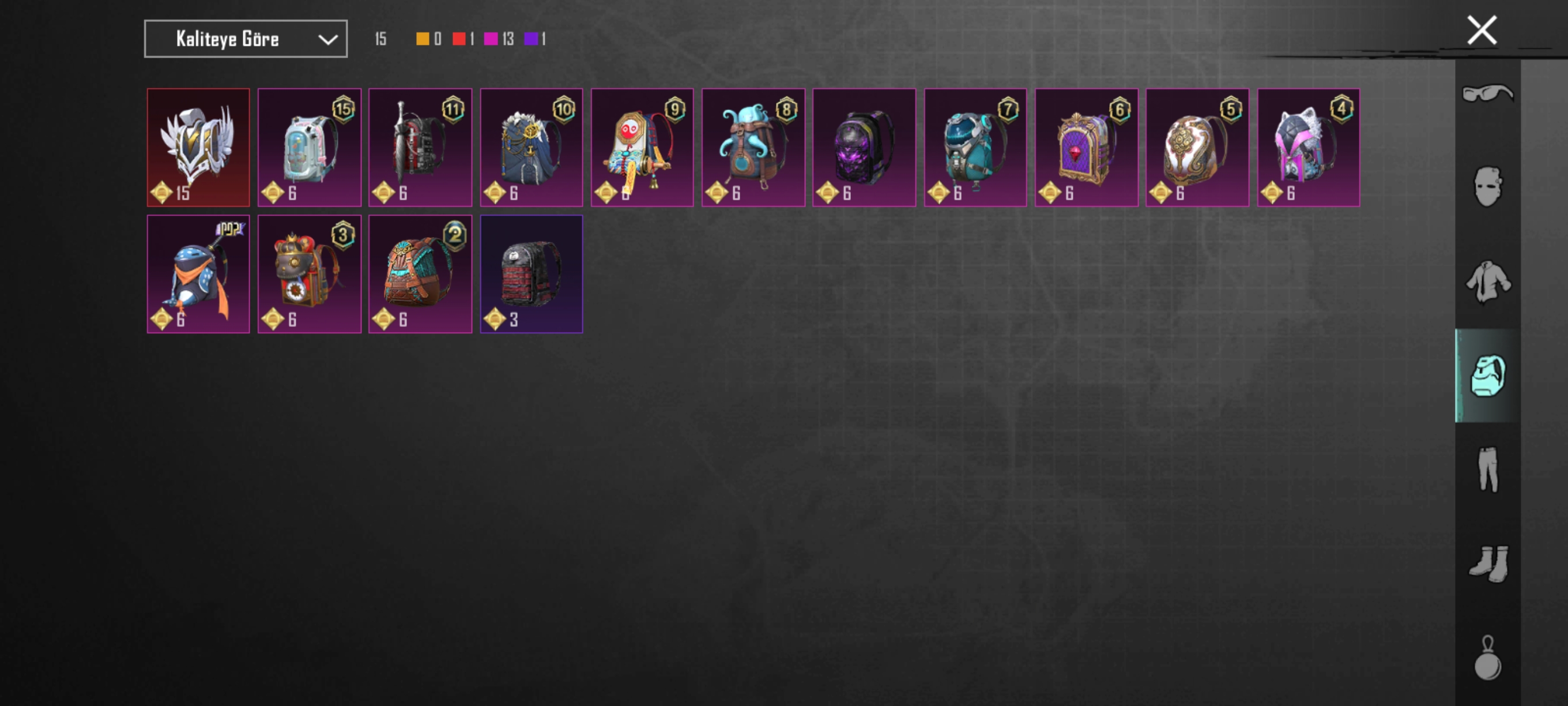Close the backpack inventory screen
This screenshot has height=706, width=1568.
(x=1481, y=31)
